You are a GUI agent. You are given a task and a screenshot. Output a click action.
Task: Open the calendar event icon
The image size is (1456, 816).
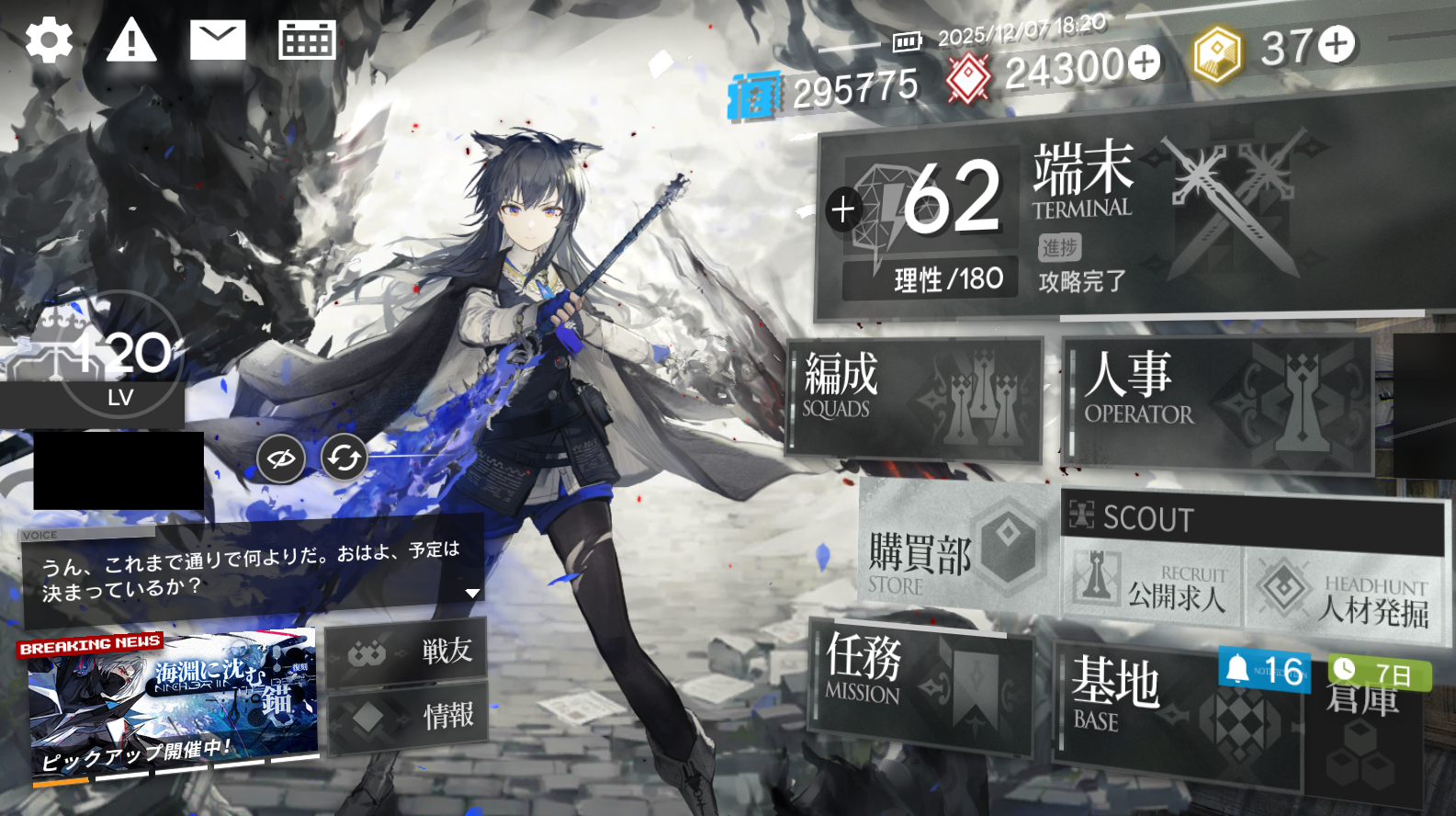pyautogui.click(x=307, y=41)
